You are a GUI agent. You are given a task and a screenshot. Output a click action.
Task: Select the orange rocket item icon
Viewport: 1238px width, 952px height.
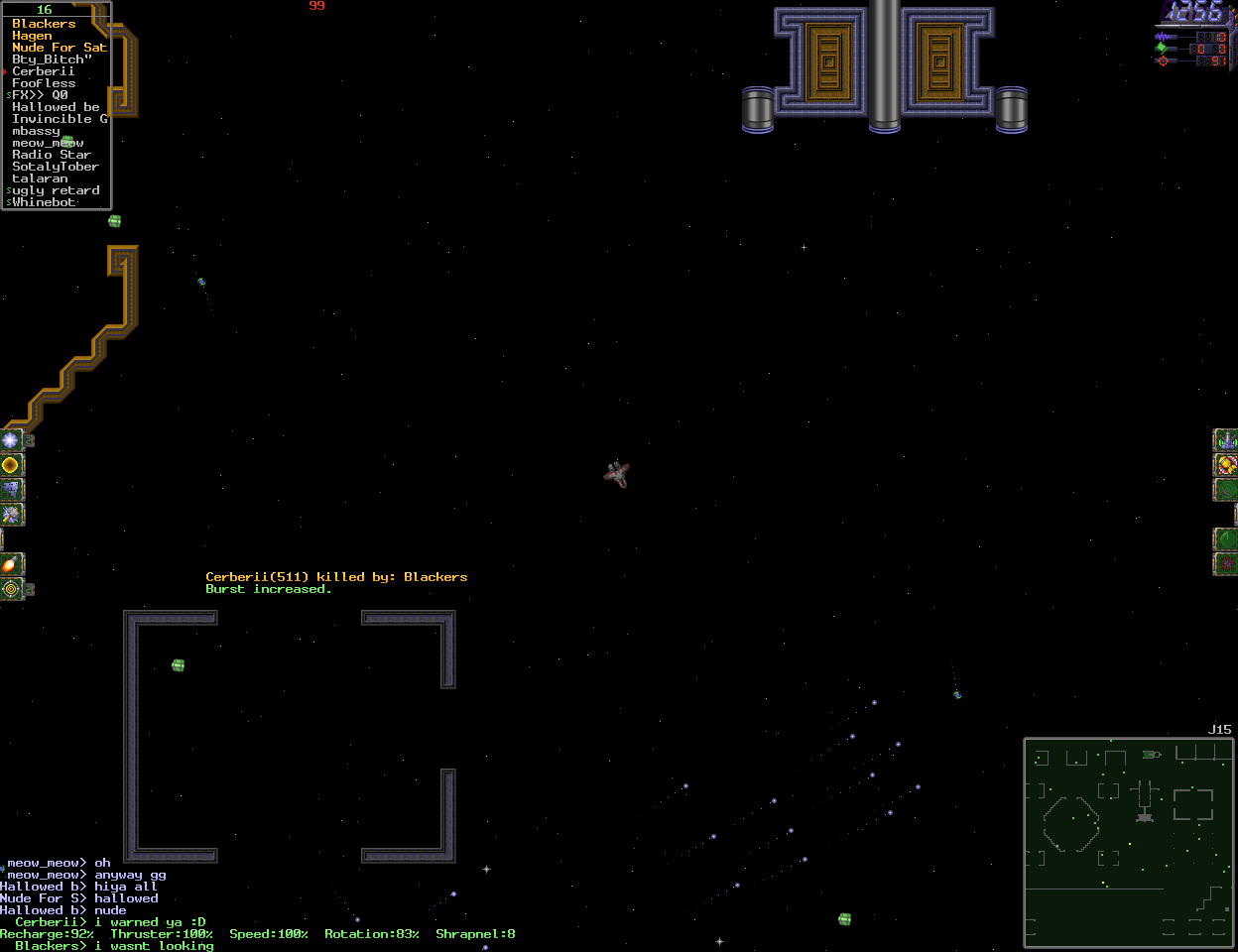[x=11, y=564]
